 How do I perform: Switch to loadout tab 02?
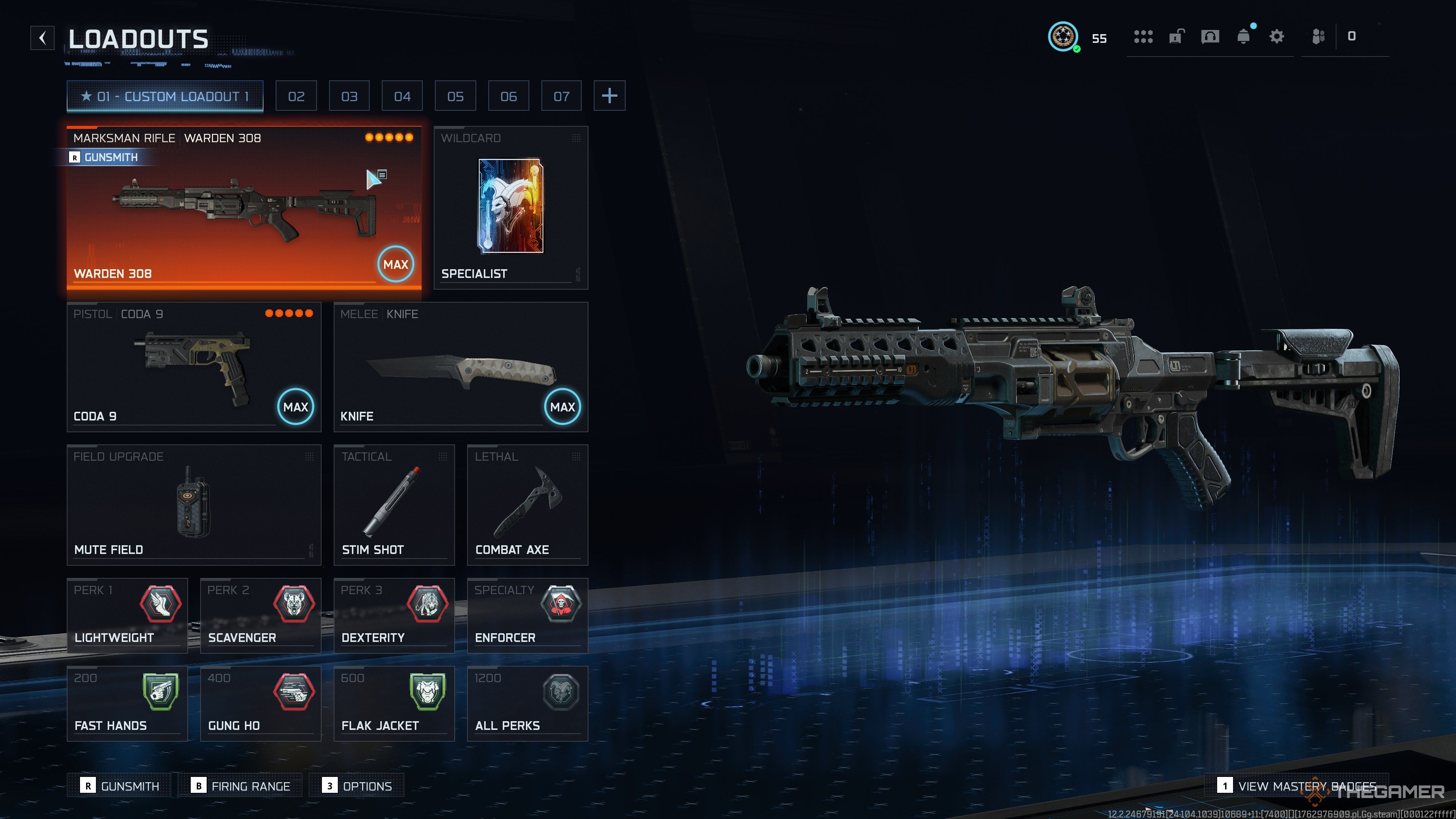tap(296, 96)
